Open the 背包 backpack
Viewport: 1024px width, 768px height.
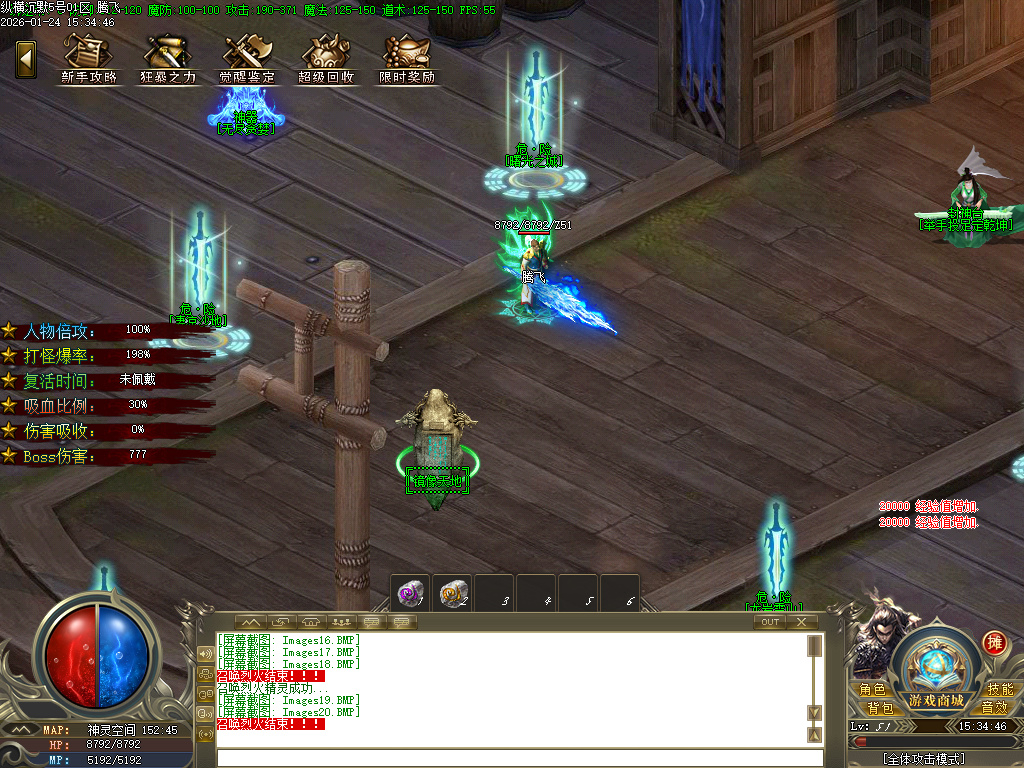tap(872, 708)
